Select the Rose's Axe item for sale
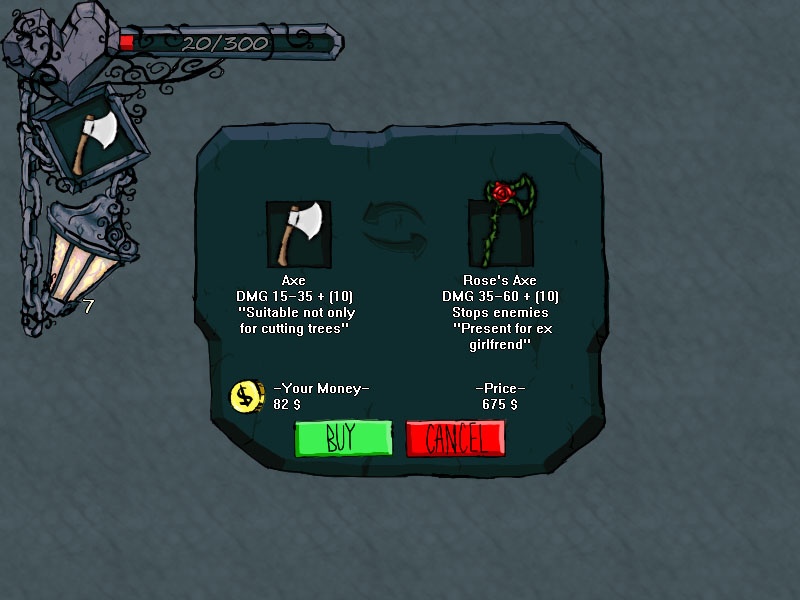The width and height of the screenshot is (800, 600). click(503, 232)
